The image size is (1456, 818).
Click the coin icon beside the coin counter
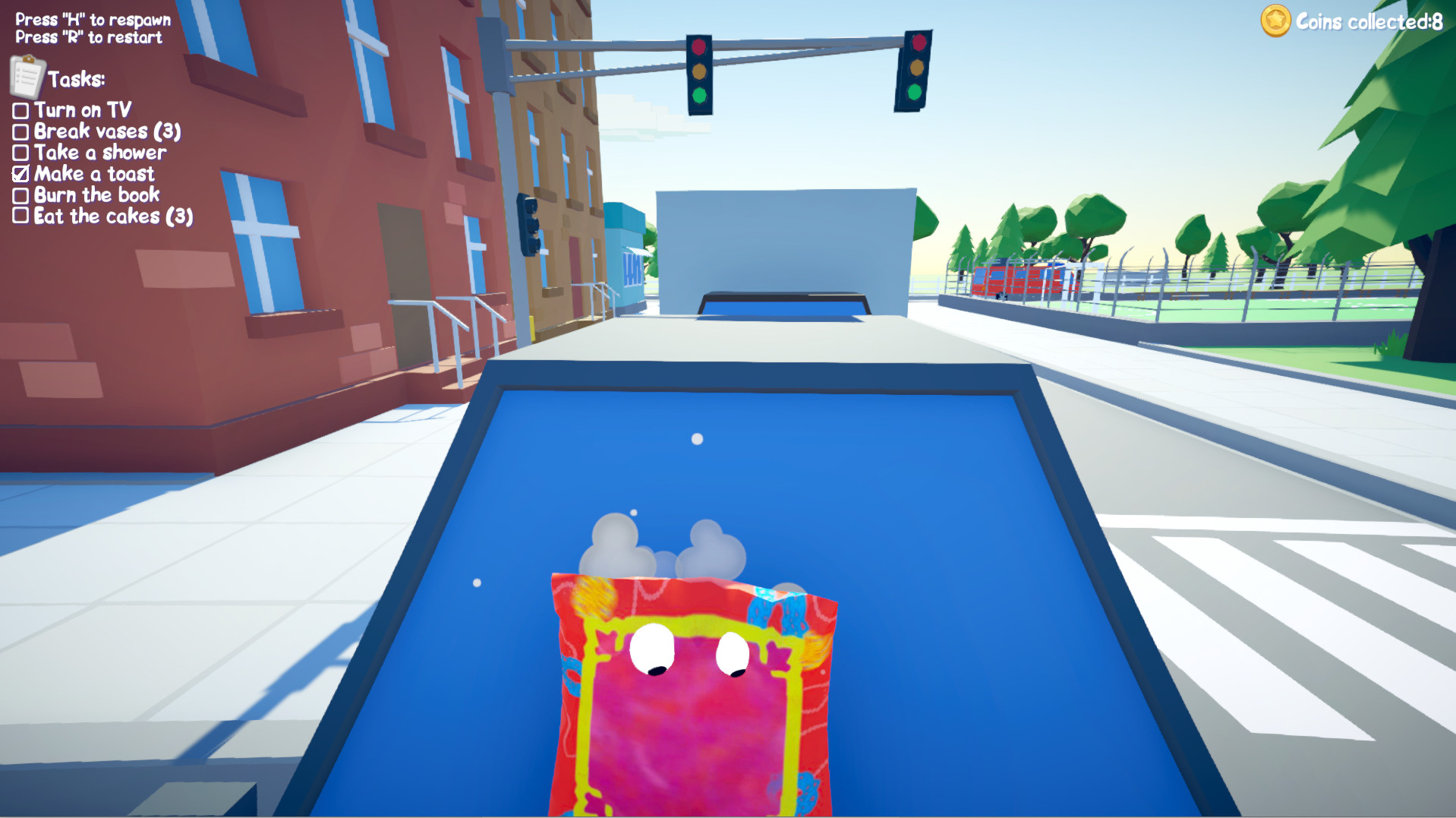pyautogui.click(x=1275, y=22)
